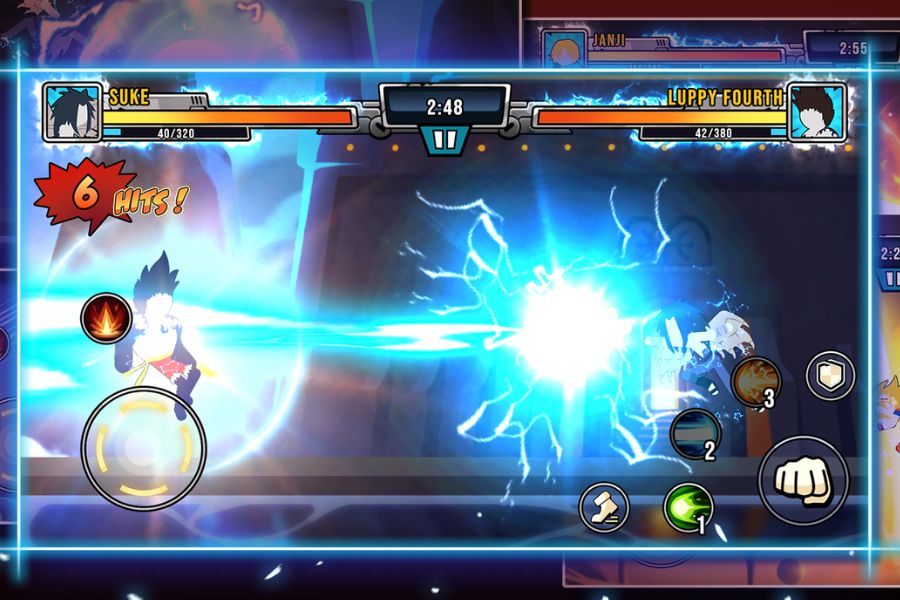Activate the shield guard button

(830, 375)
